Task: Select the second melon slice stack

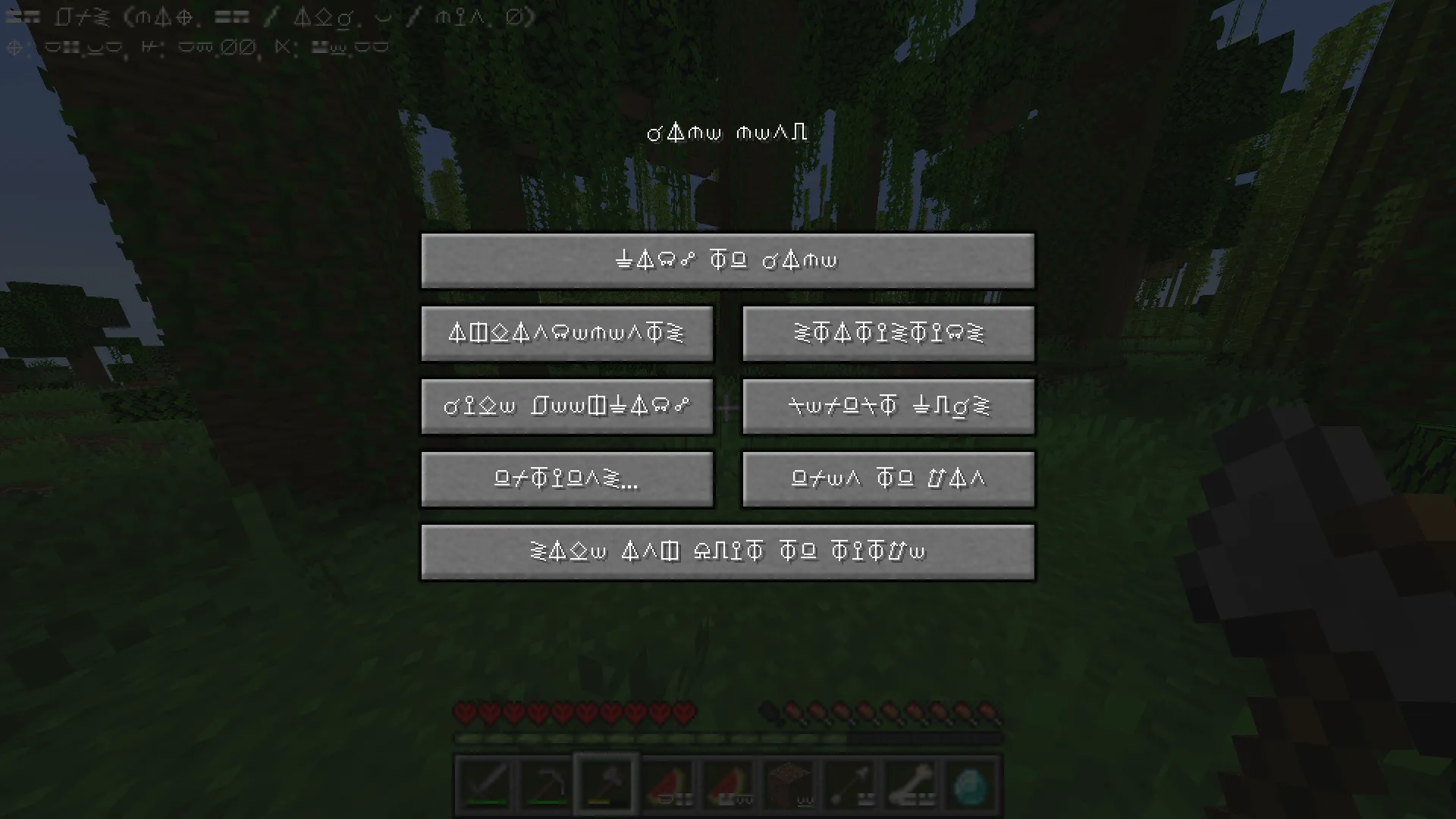Action: point(727,781)
